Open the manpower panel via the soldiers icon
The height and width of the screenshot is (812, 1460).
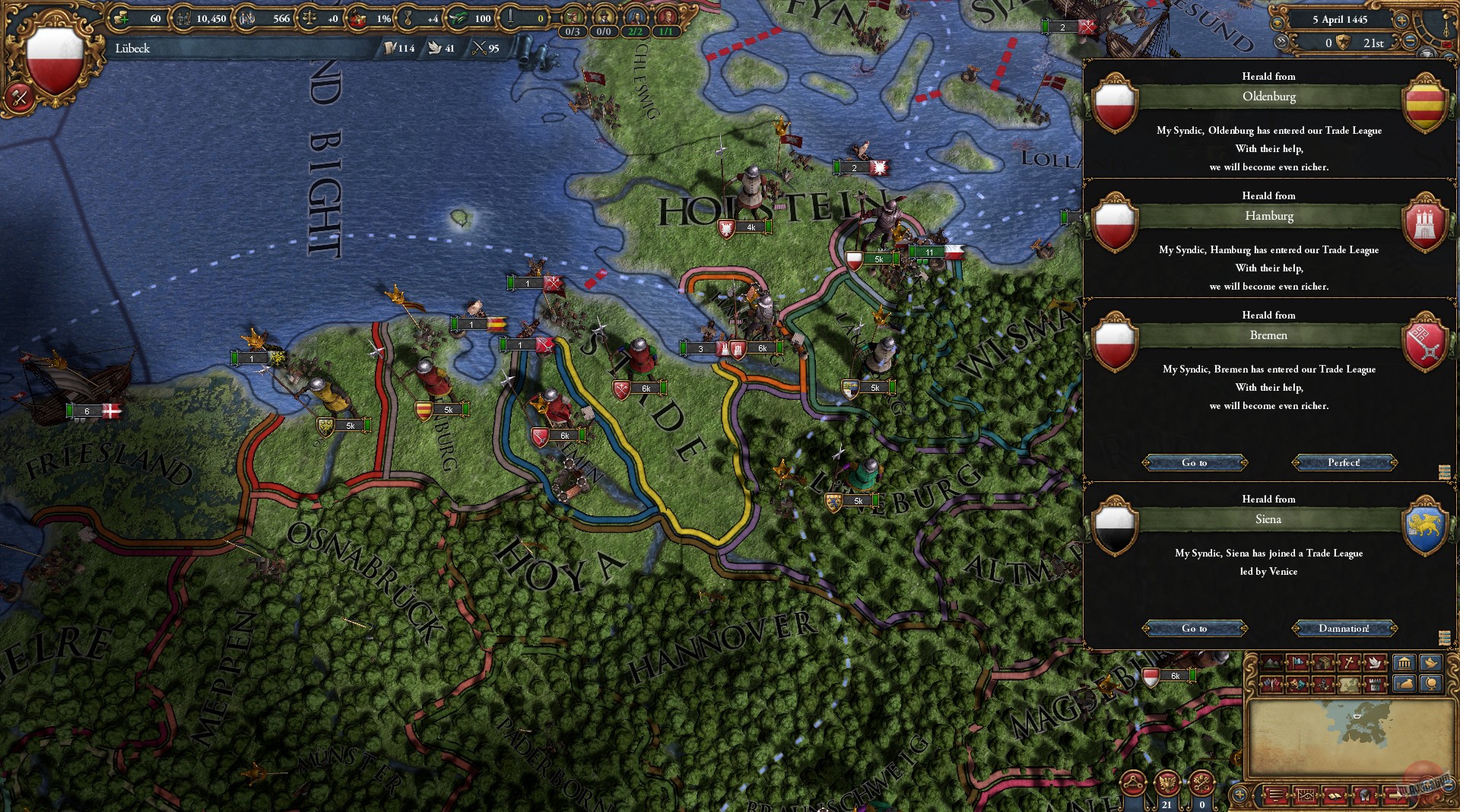pyautogui.click(x=182, y=17)
